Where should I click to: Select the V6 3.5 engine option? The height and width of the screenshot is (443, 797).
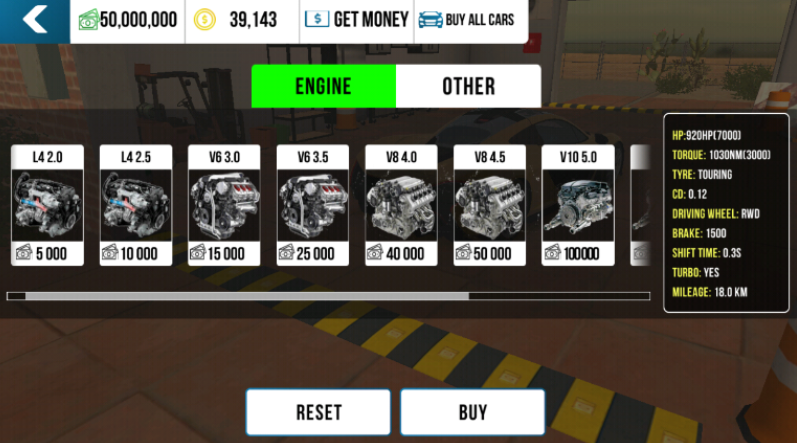point(313,205)
